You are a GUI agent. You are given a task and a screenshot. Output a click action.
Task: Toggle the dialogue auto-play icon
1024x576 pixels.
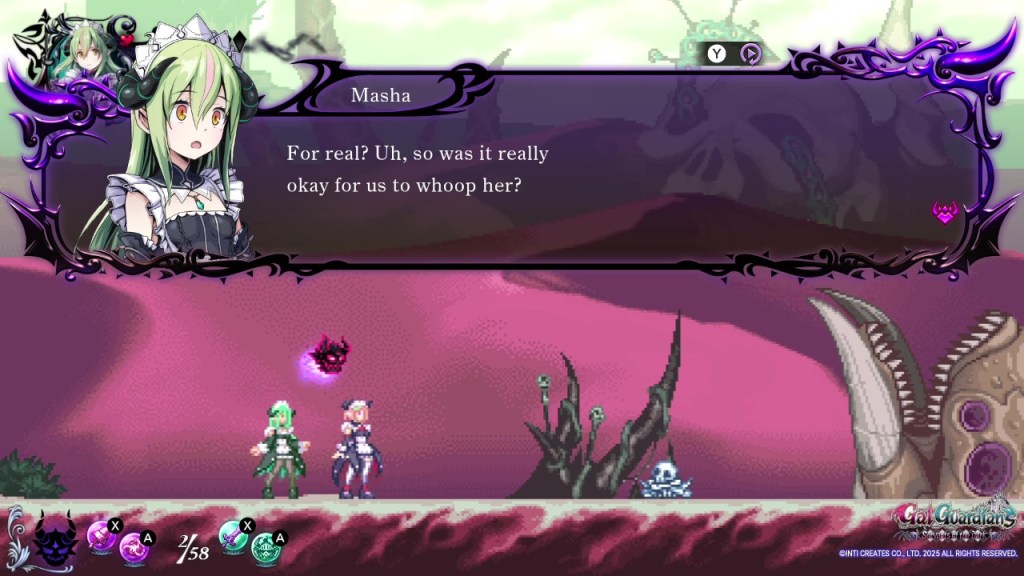coord(750,53)
